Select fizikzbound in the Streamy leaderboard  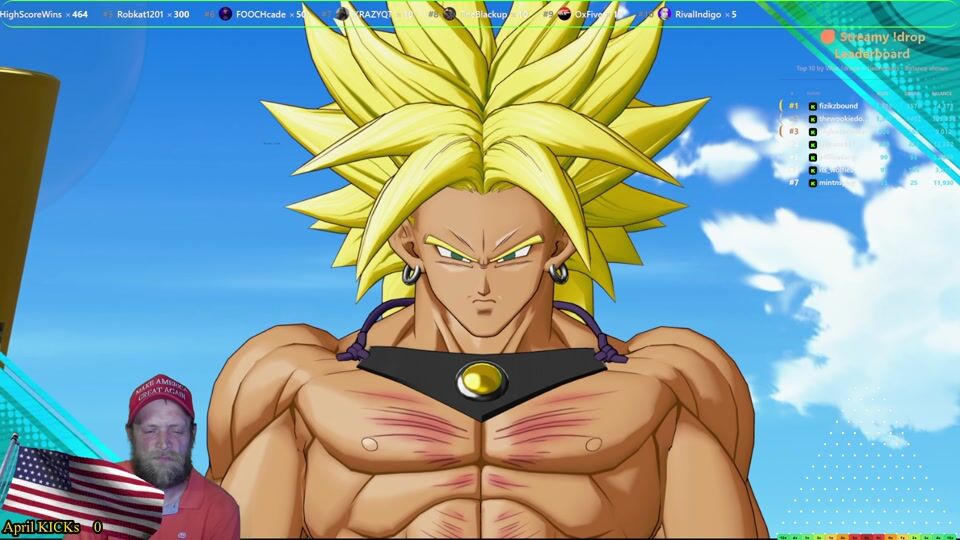[x=838, y=105]
